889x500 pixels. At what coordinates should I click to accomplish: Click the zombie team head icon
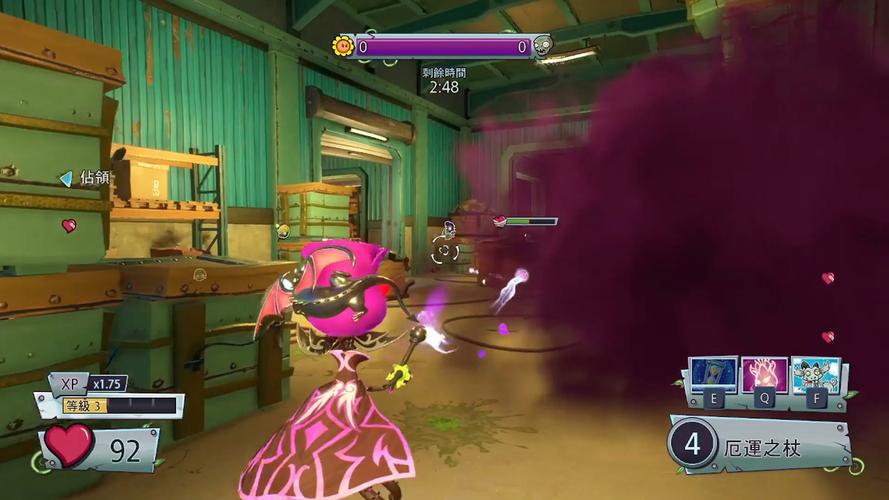pyautogui.click(x=543, y=46)
